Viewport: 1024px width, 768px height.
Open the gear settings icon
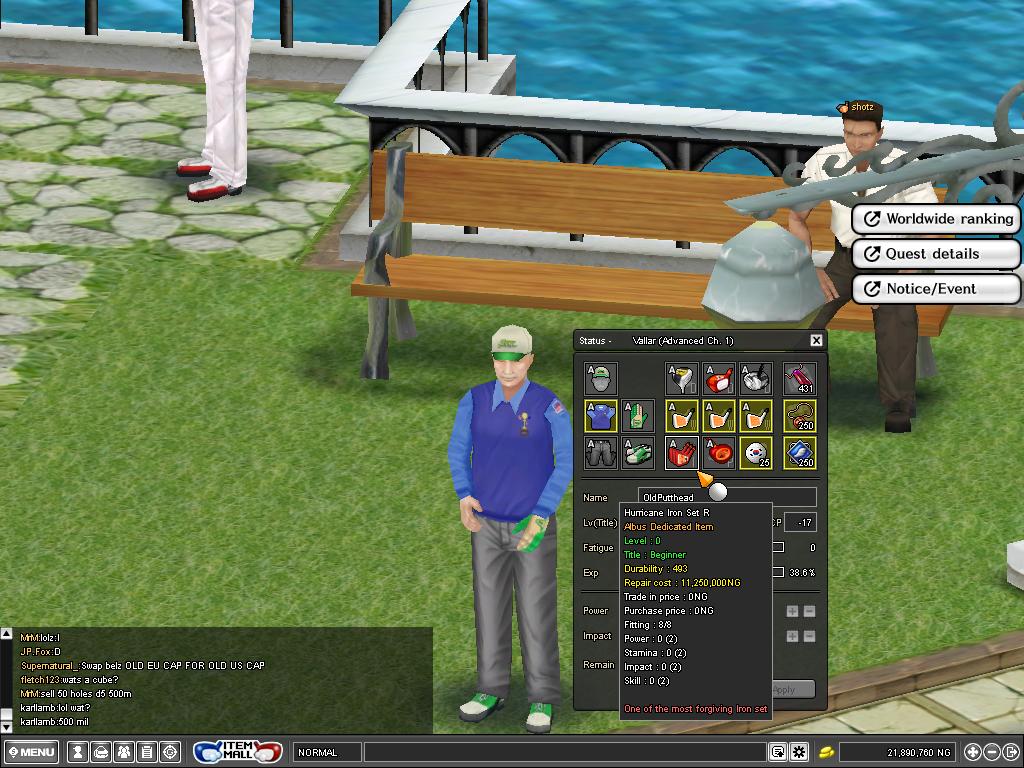[799, 752]
